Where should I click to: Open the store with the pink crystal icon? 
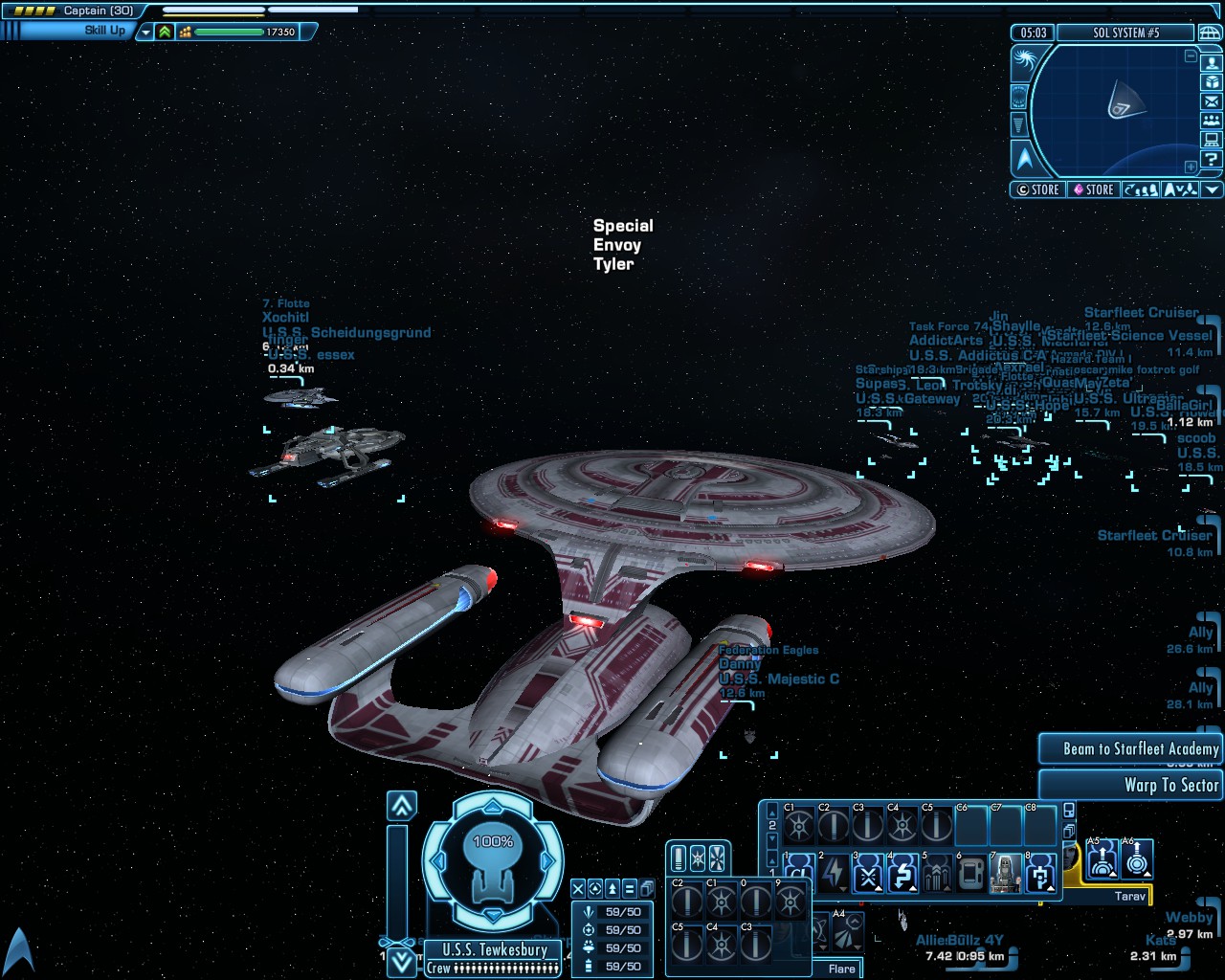coord(1092,189)
